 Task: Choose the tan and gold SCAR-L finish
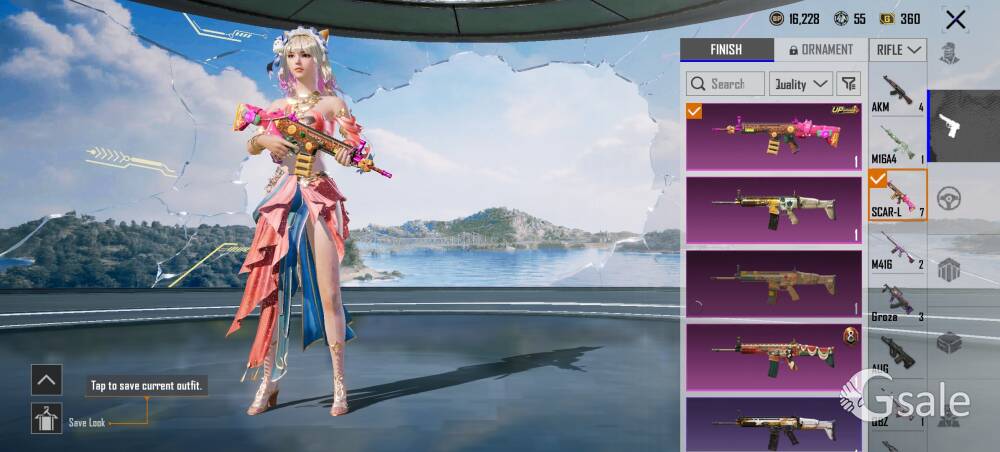[x=774, y=210]
